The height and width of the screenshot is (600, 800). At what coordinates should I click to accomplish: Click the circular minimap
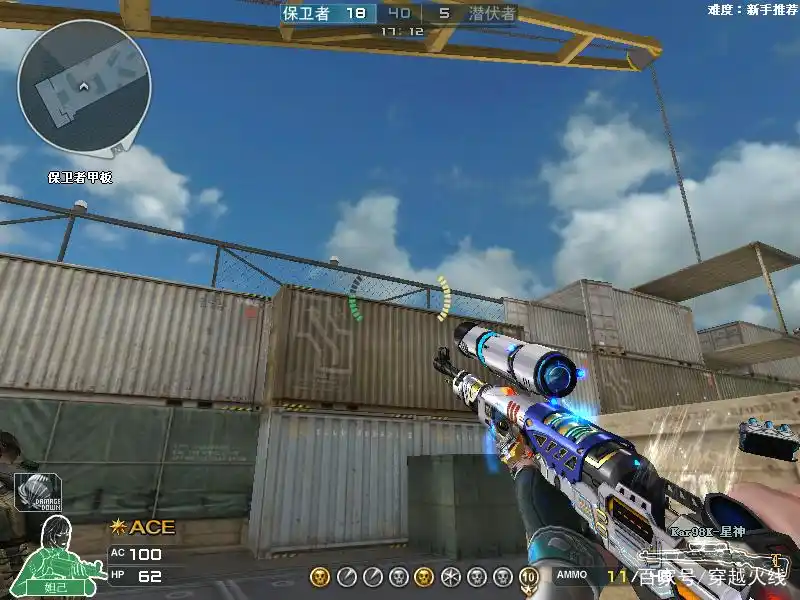pyautogui.click(x=84, y=86)
